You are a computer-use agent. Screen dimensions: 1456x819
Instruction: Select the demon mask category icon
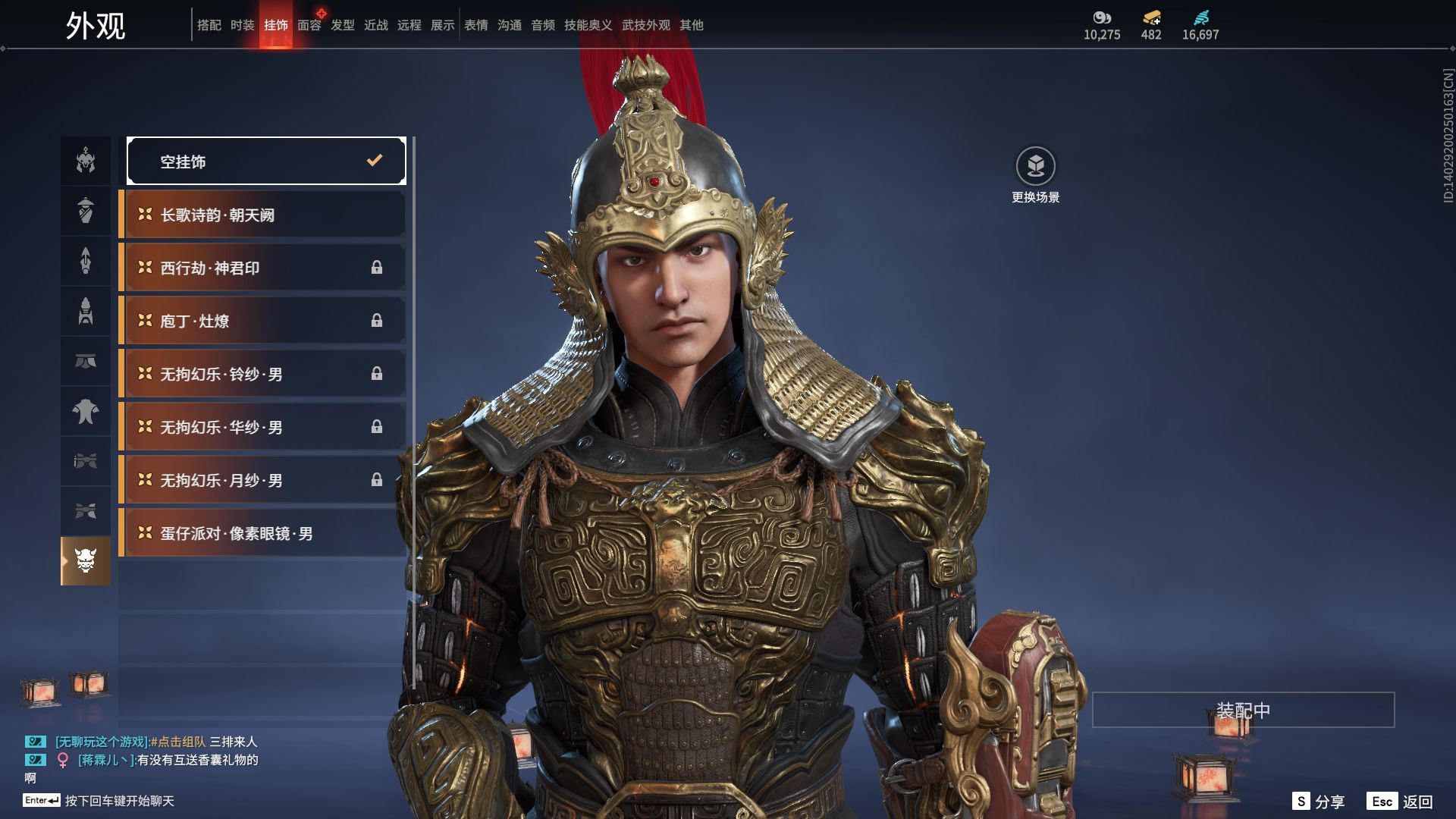[x=86, y=561]
